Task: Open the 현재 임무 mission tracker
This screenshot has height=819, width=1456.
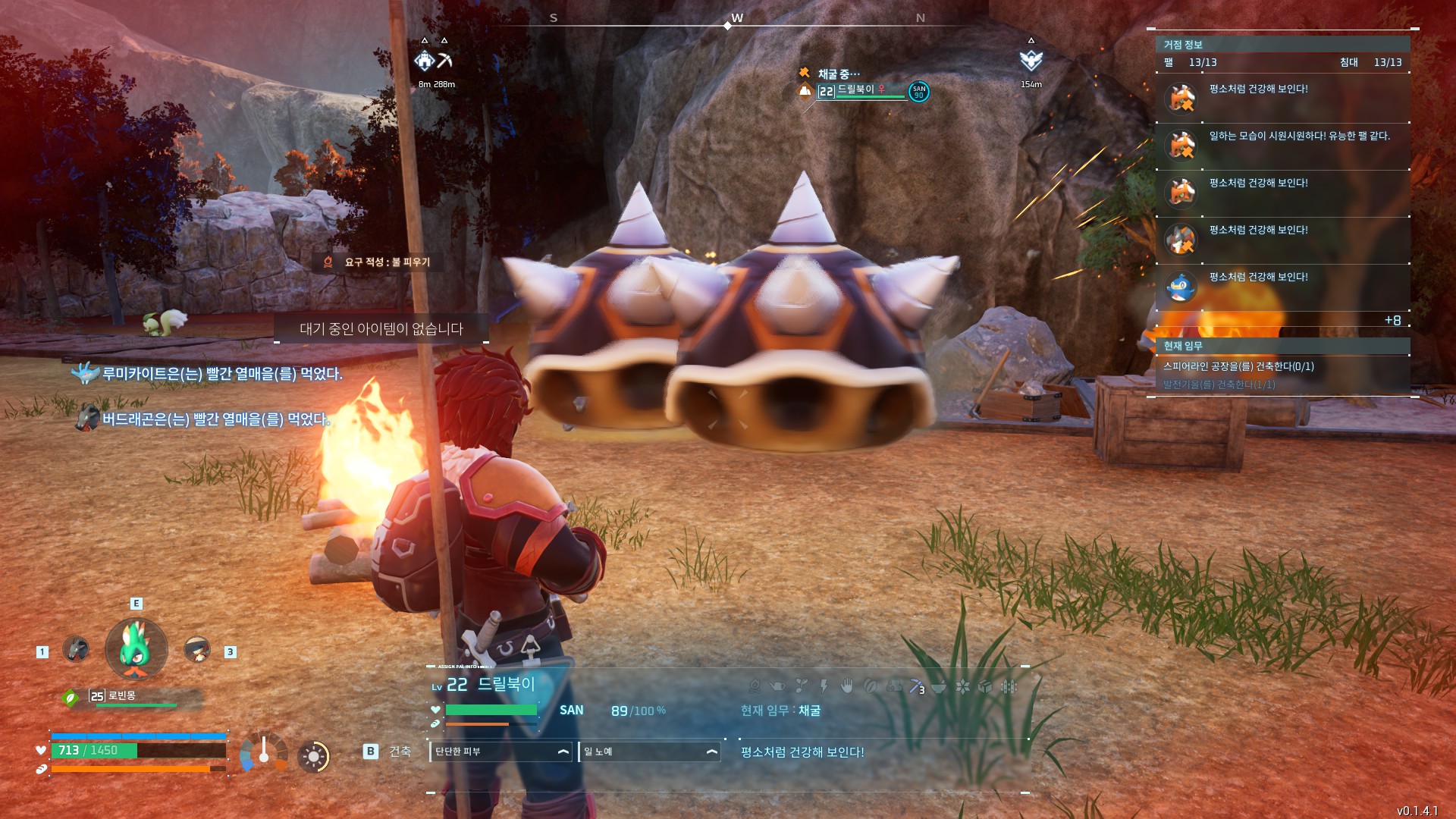Action: (x=1183, y=346)
